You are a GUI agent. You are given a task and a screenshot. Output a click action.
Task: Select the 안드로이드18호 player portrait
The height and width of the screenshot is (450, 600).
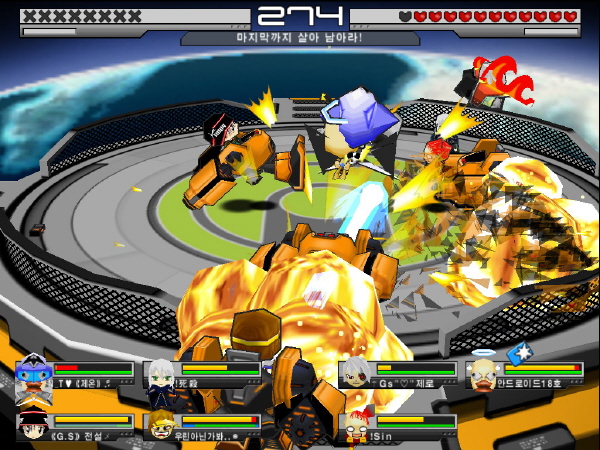[483, 375]
